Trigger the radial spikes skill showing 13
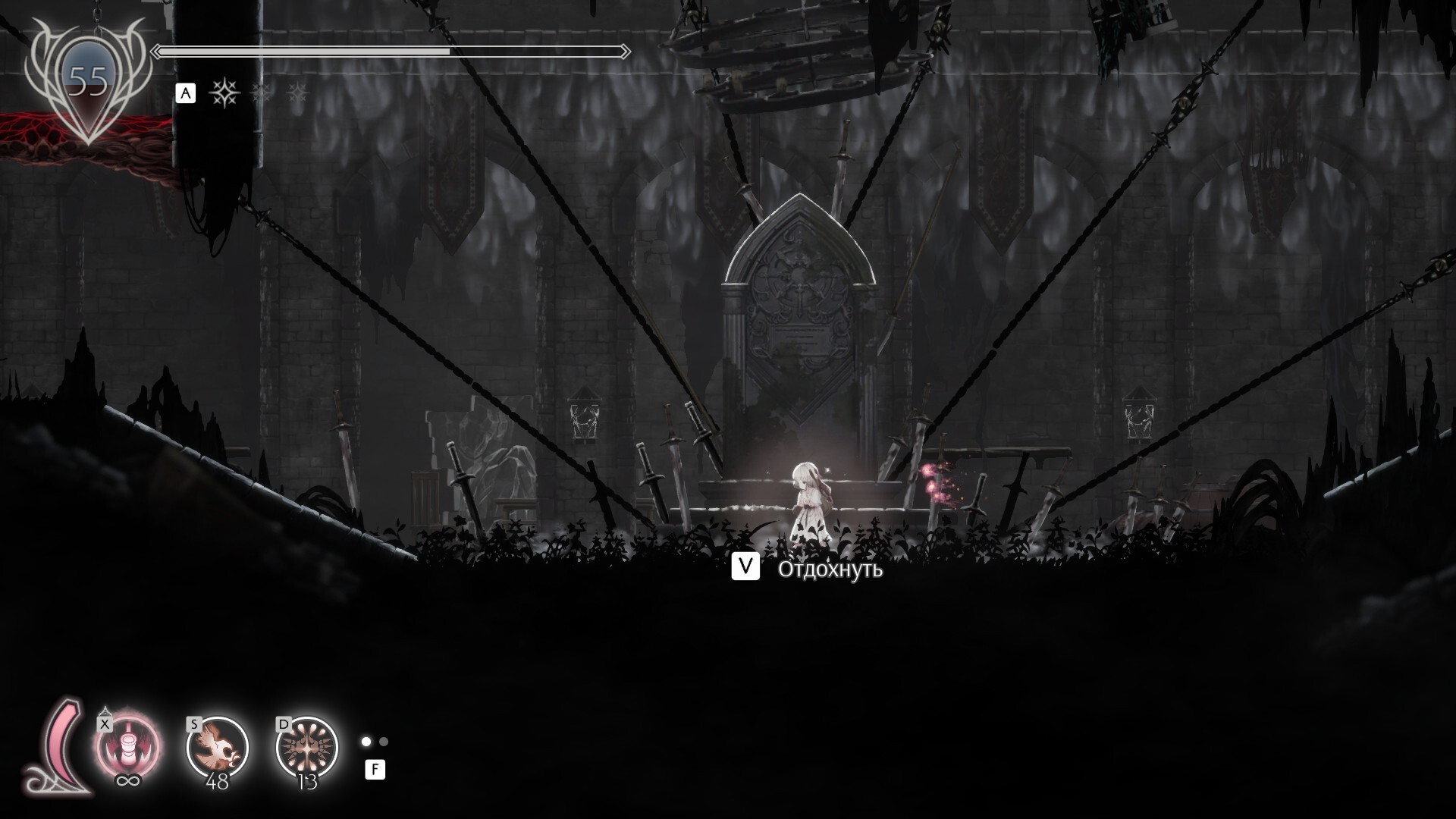Screen dimensions: 1456x819 [x=307, y=748]
